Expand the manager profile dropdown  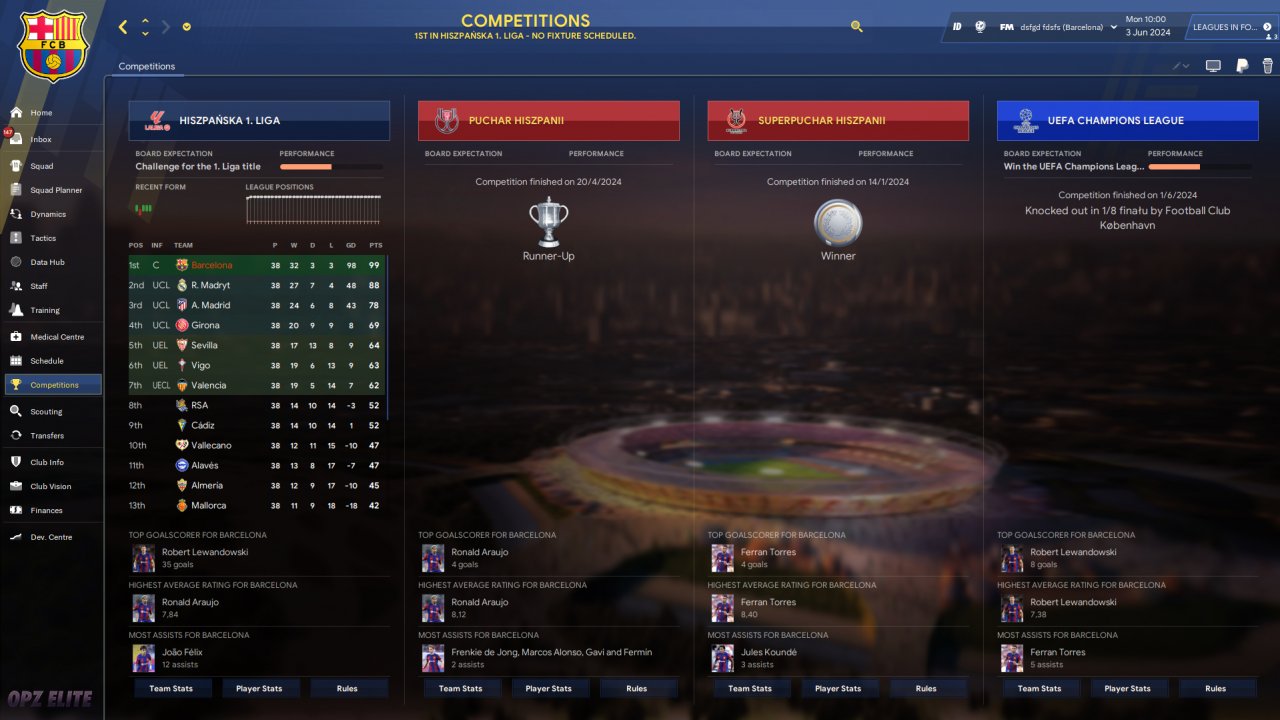[1114, 27]
